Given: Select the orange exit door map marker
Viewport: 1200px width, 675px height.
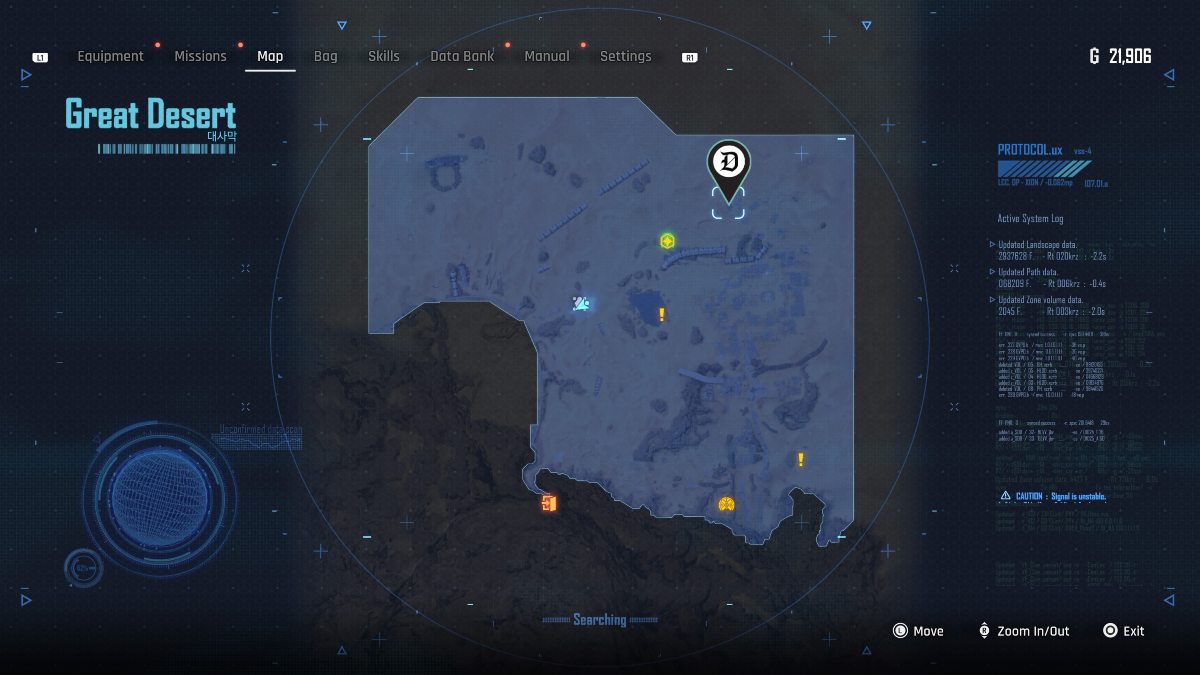Looking at the screenshot, I should [547, 503].
